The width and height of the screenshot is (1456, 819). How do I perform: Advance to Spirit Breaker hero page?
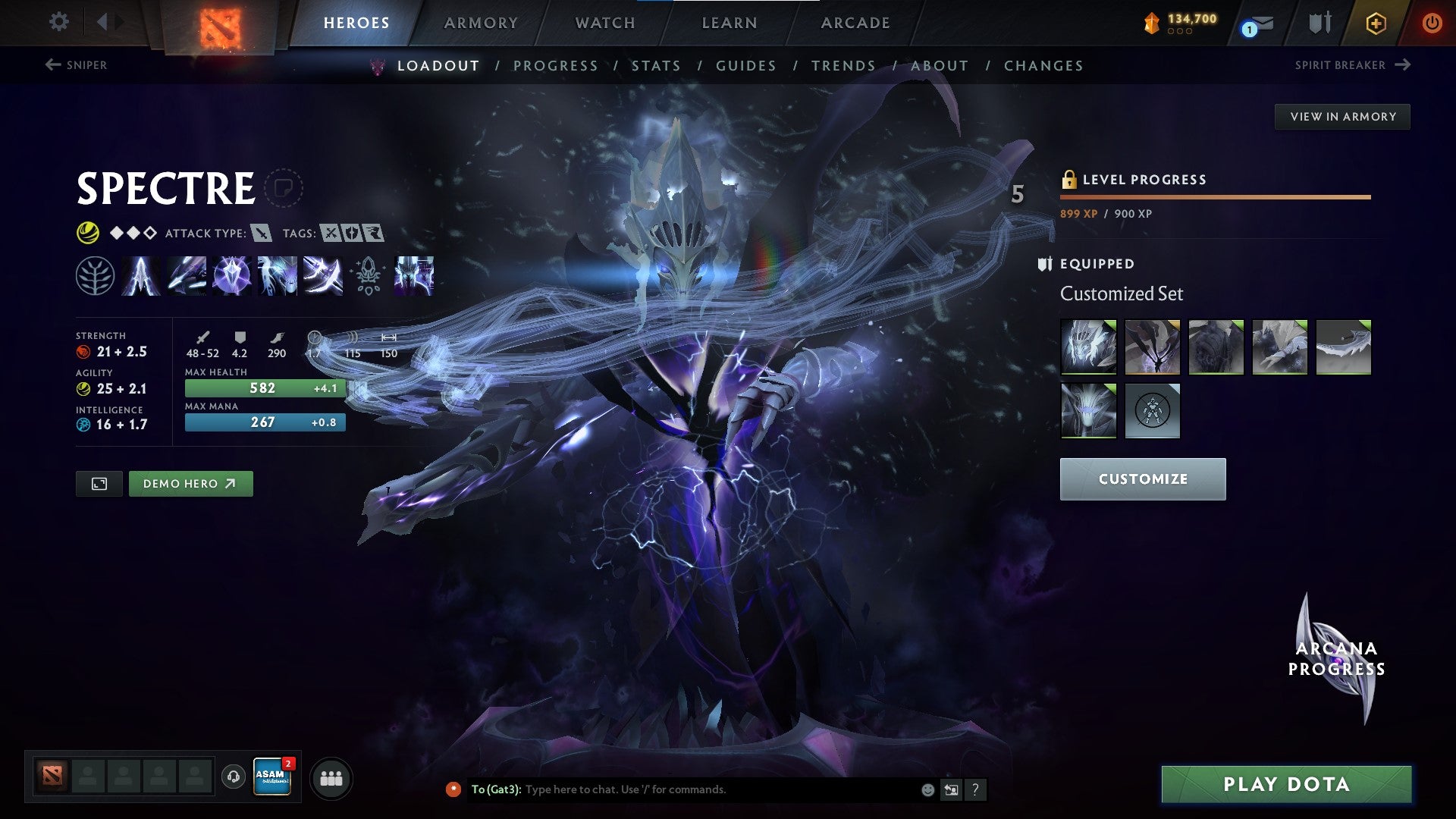[x=1355, y=65]
